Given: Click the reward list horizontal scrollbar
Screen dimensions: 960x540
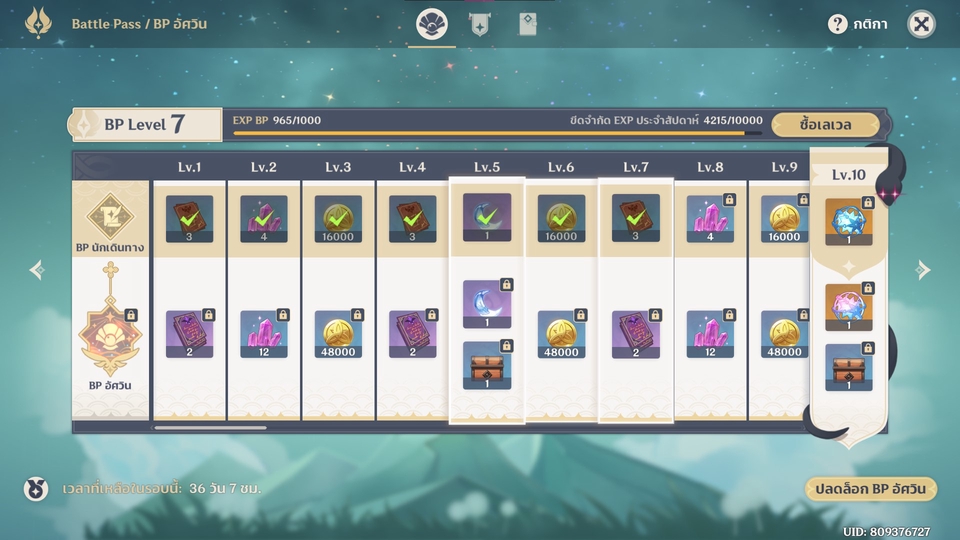Looking at the screenshot, I should point(210,428).
